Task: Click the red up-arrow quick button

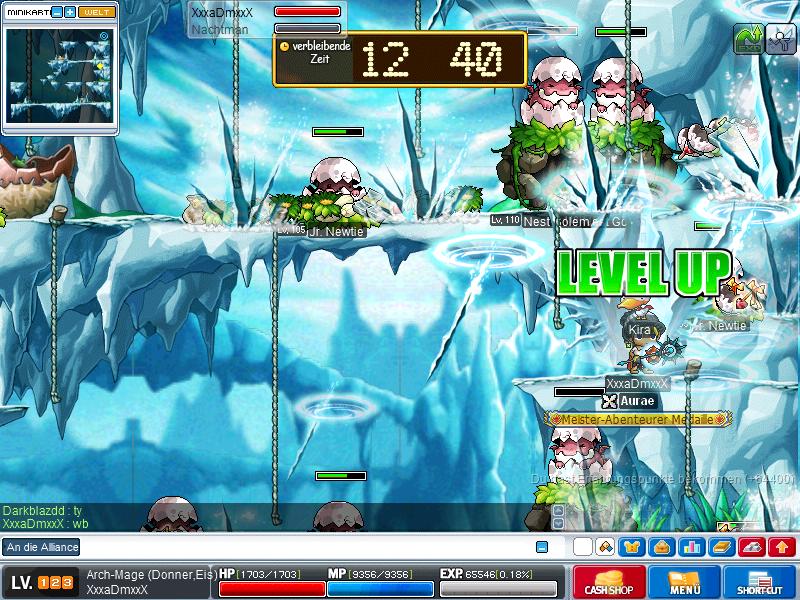Action: (782, 547)
